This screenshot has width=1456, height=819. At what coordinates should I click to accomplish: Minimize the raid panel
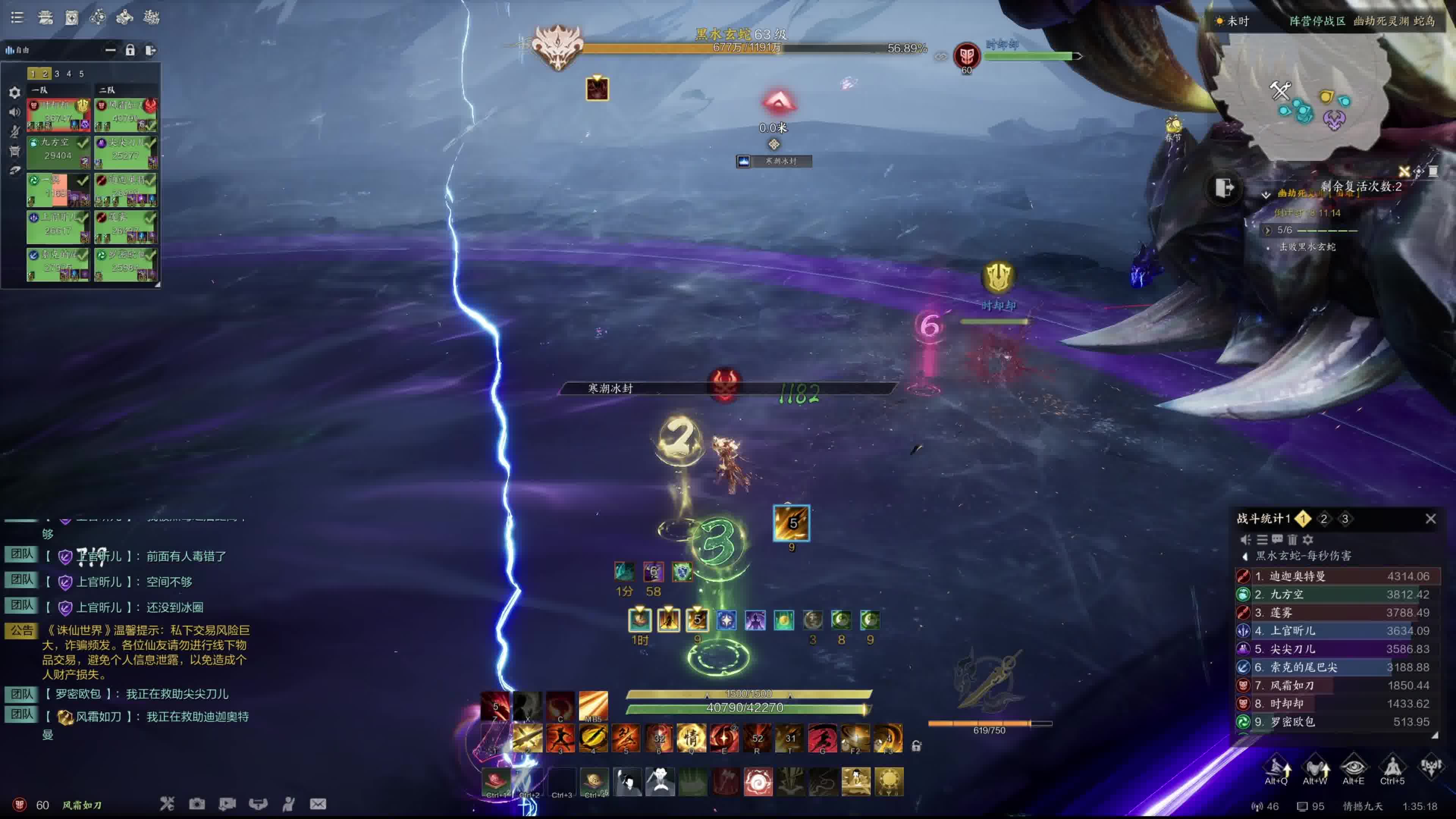110,50
